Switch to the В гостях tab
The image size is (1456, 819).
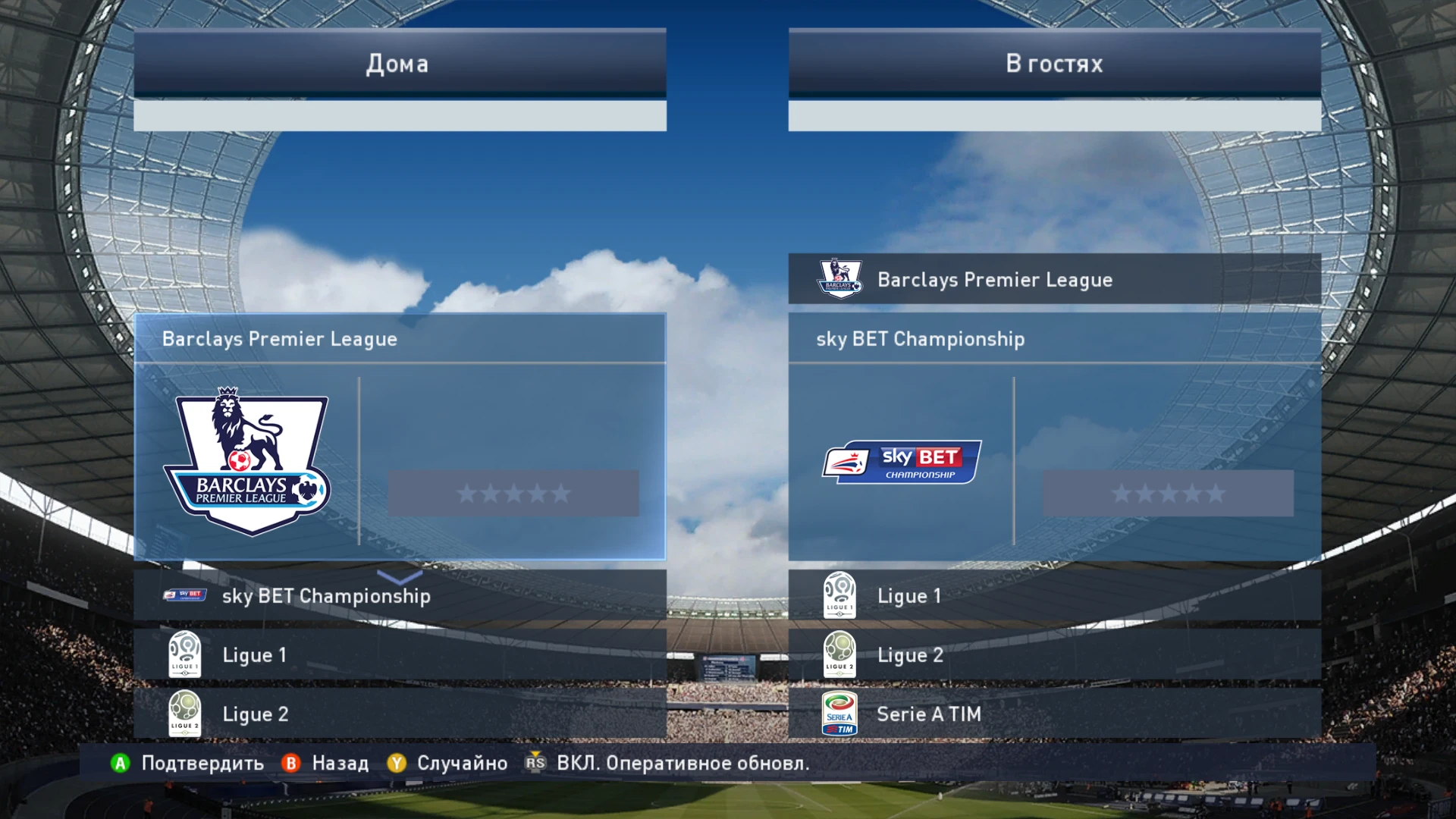tap(1053, 64)
